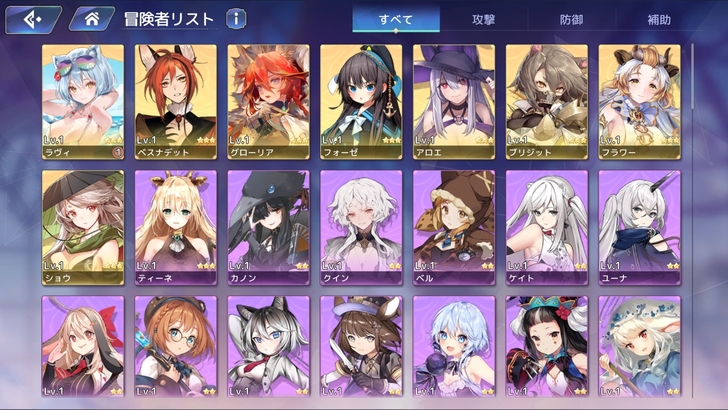
Task: View the ブリジット adventurer card
Action: coord(546,102)
